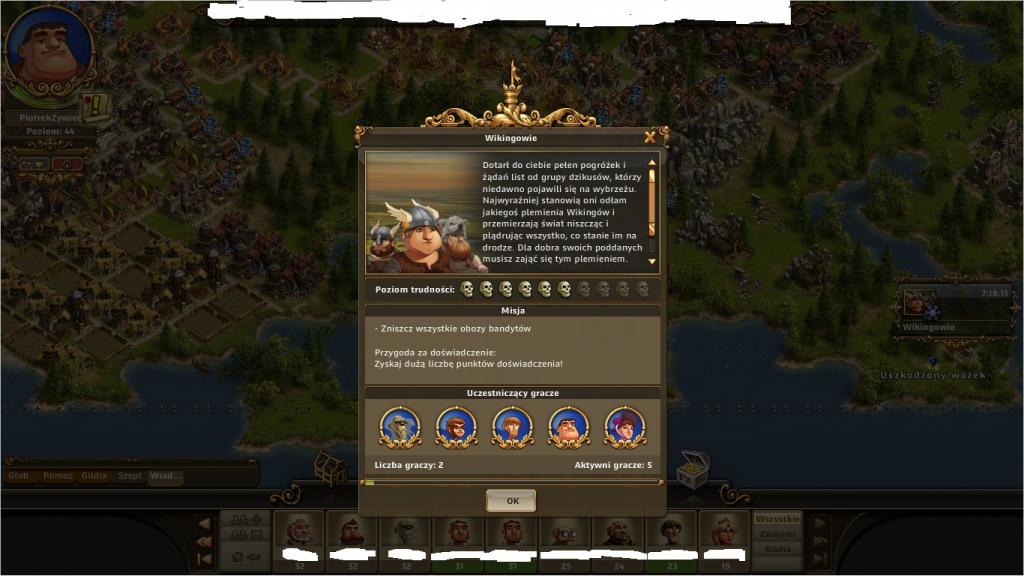Close the Wikingowie adventure window
The image size is (1024, 576).
point(650,137)
